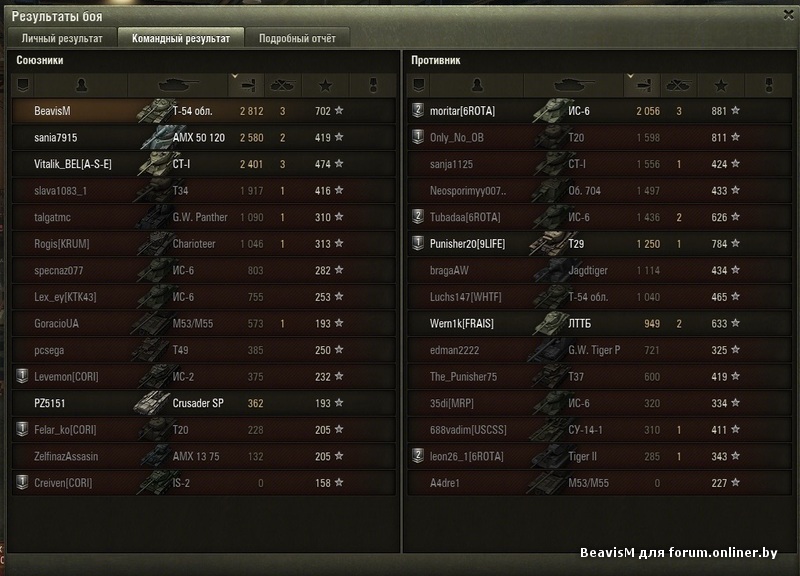
Task: Select ally GoracioUA on M53/M55
Action: tap(204, 323)
